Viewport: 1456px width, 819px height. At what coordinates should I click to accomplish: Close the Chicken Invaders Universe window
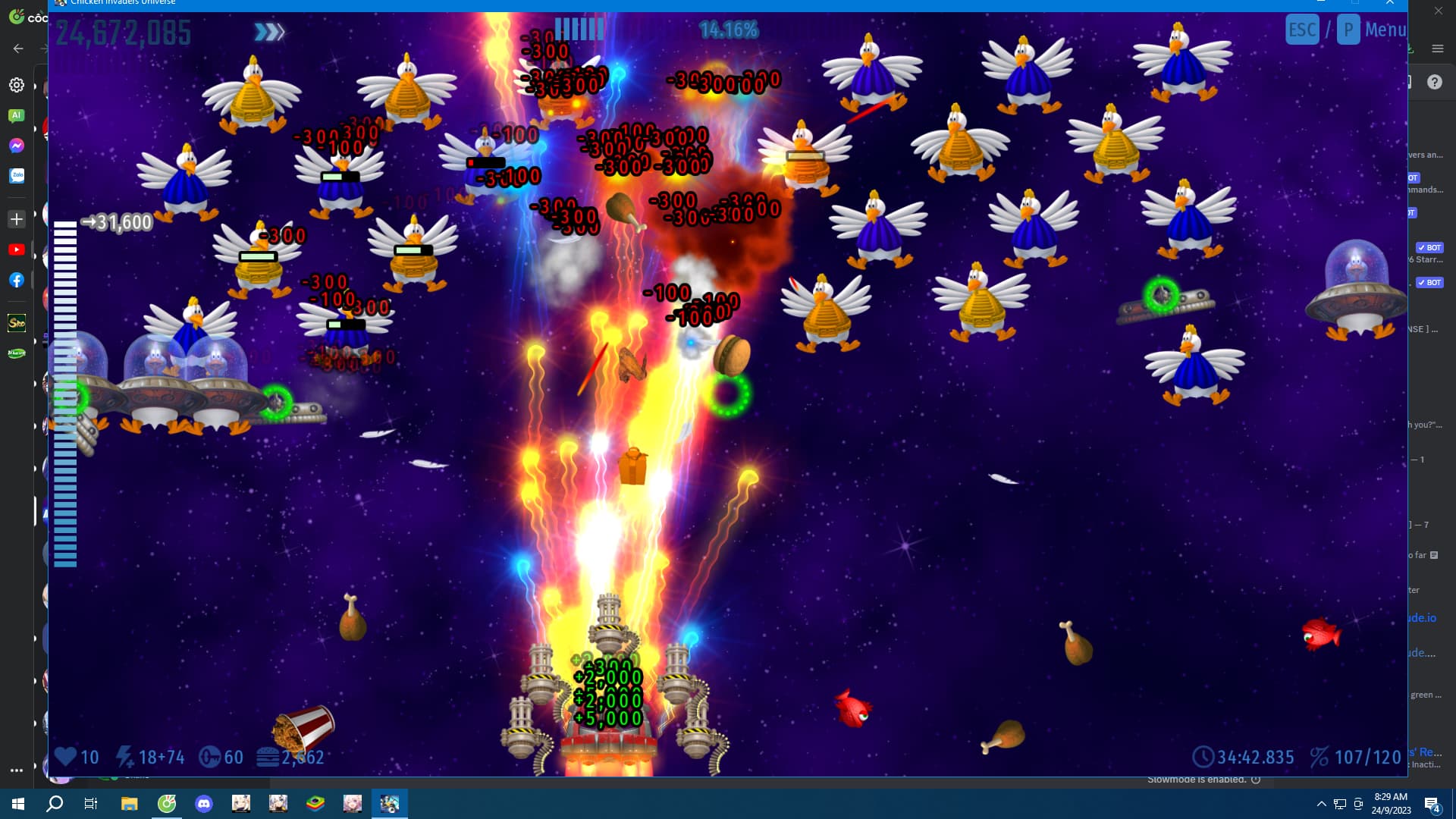(x=1390, y=3)
